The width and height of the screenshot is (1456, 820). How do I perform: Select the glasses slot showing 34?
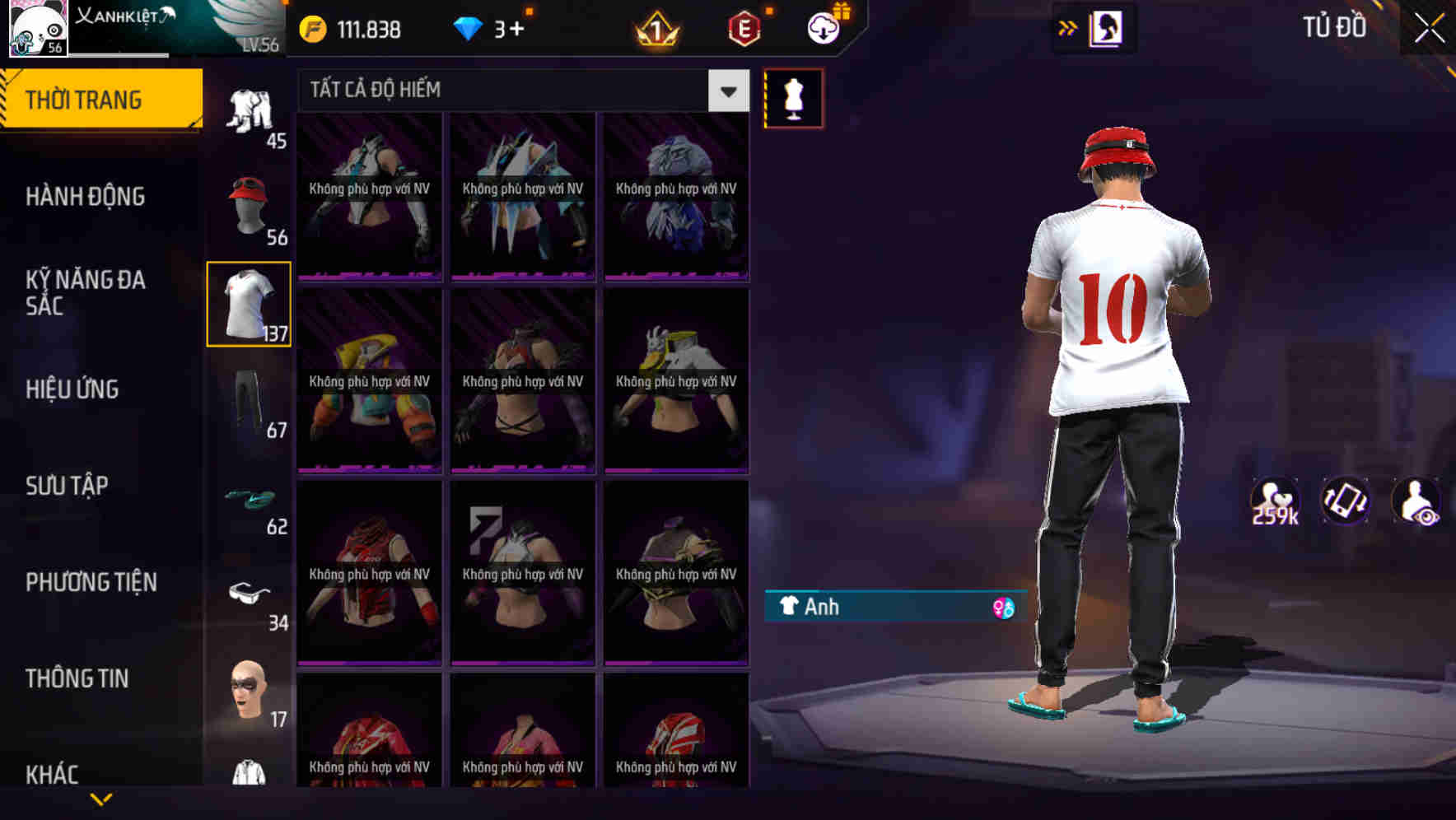248,595
